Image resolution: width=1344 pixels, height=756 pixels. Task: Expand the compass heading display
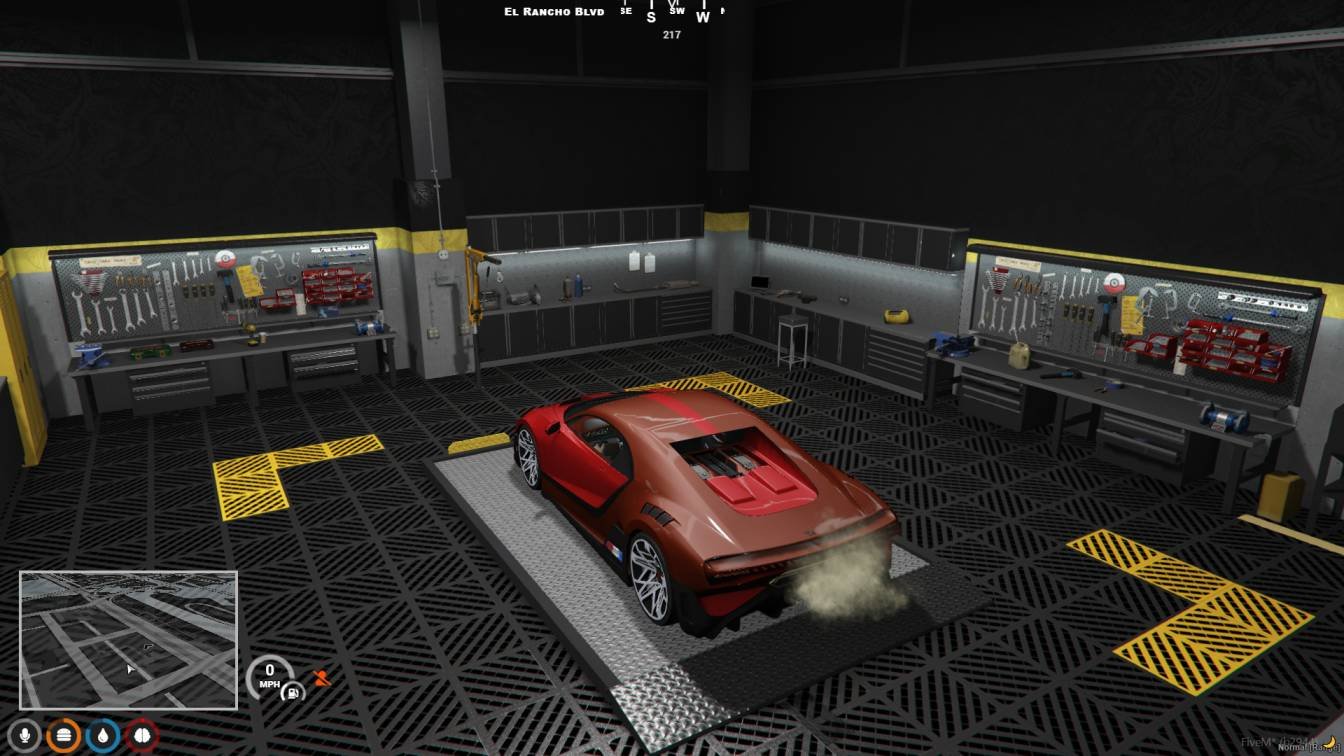(x=670, y=14)
